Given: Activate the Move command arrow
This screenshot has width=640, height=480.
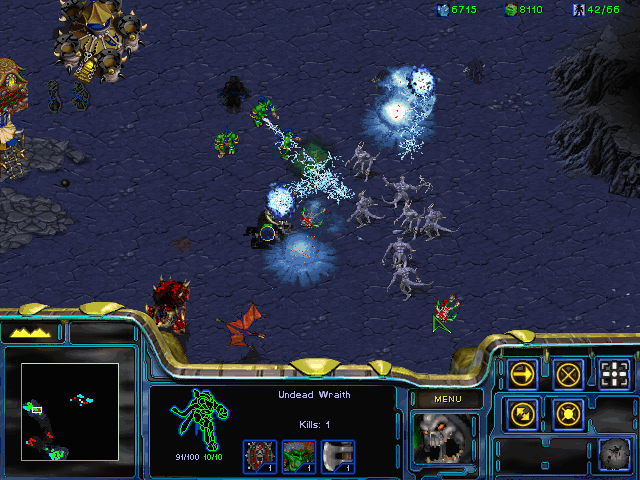Looking at the screenshot, I should tap(522, 374).
